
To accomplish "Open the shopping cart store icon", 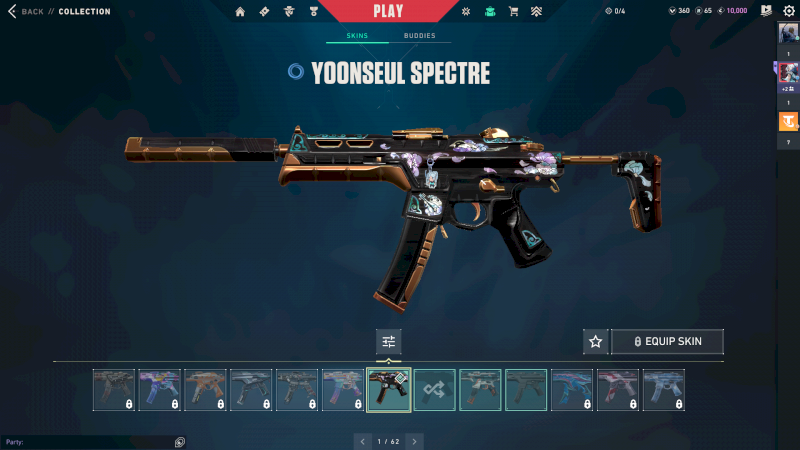I will pos(513,12).
